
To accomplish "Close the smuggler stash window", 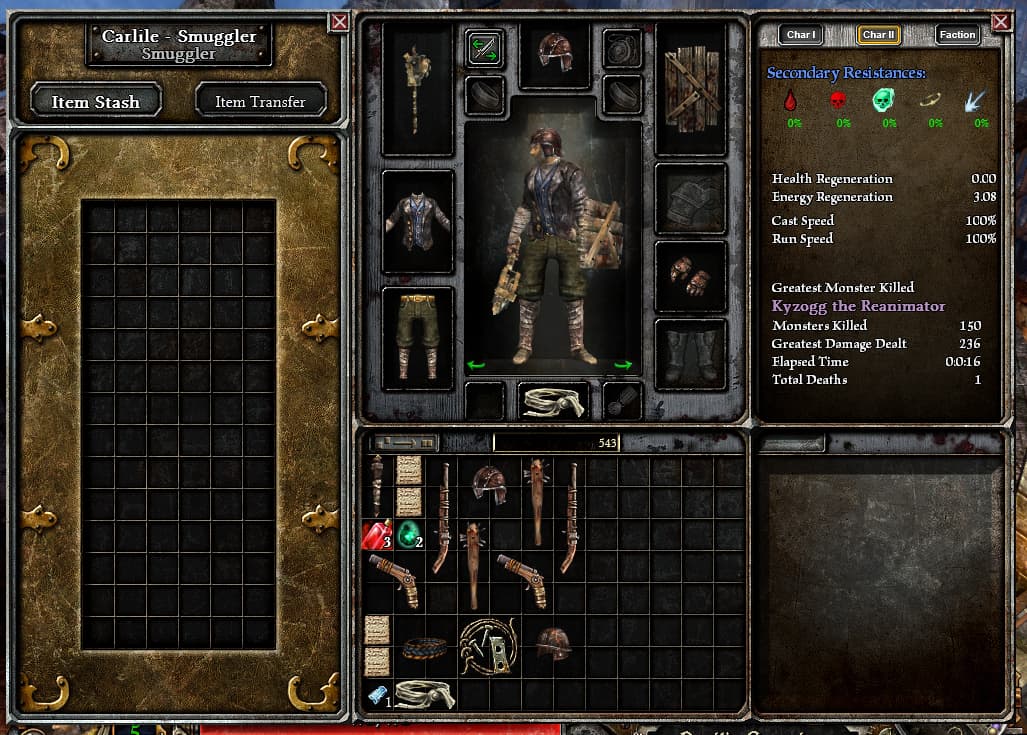I will tap(340, 21).
